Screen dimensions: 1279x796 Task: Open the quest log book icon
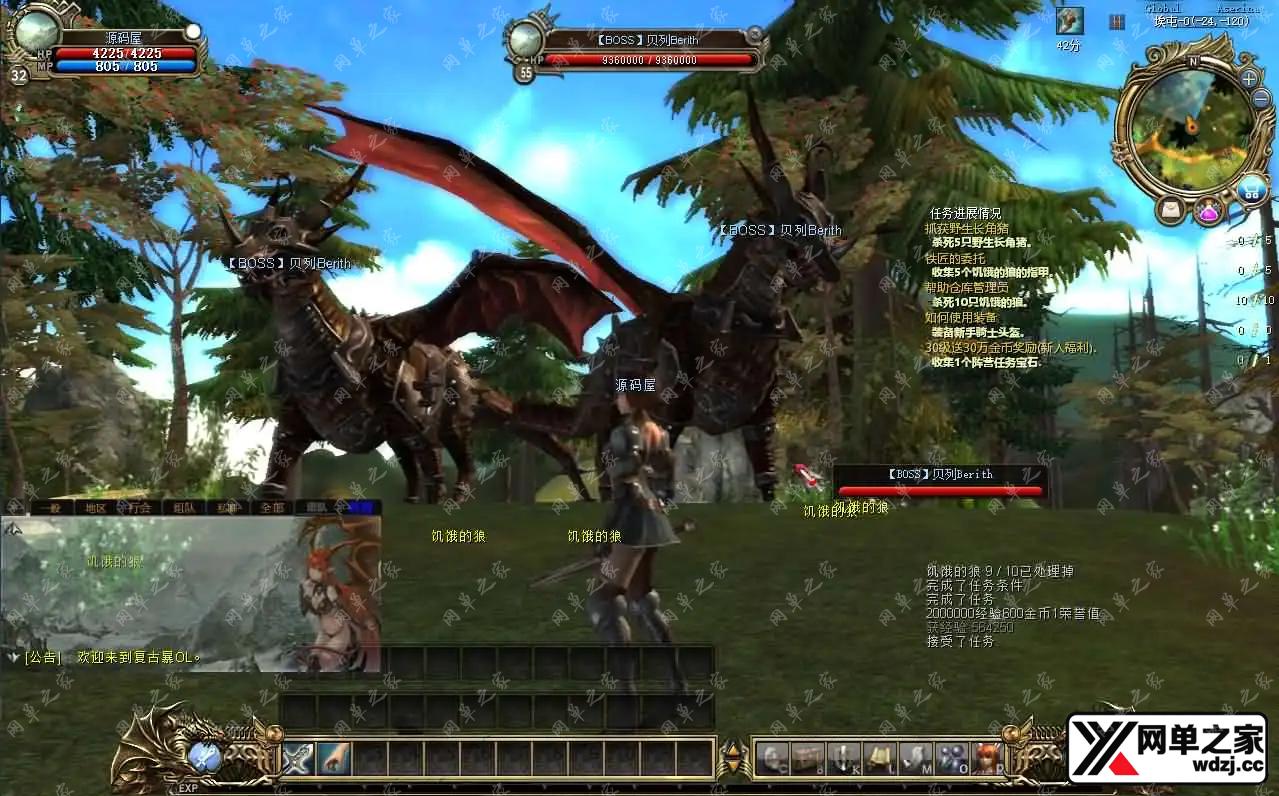click(879, 759)
